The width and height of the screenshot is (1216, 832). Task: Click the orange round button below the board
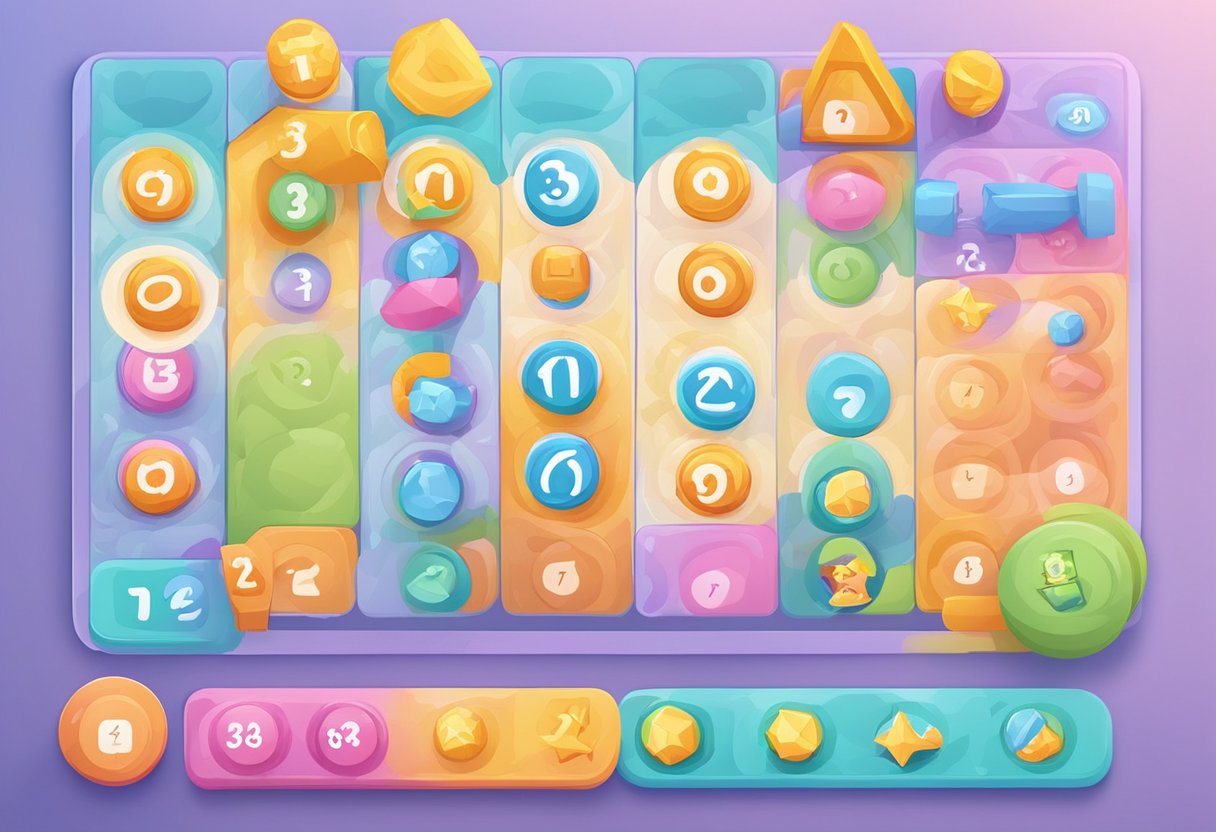pos(112,731)
